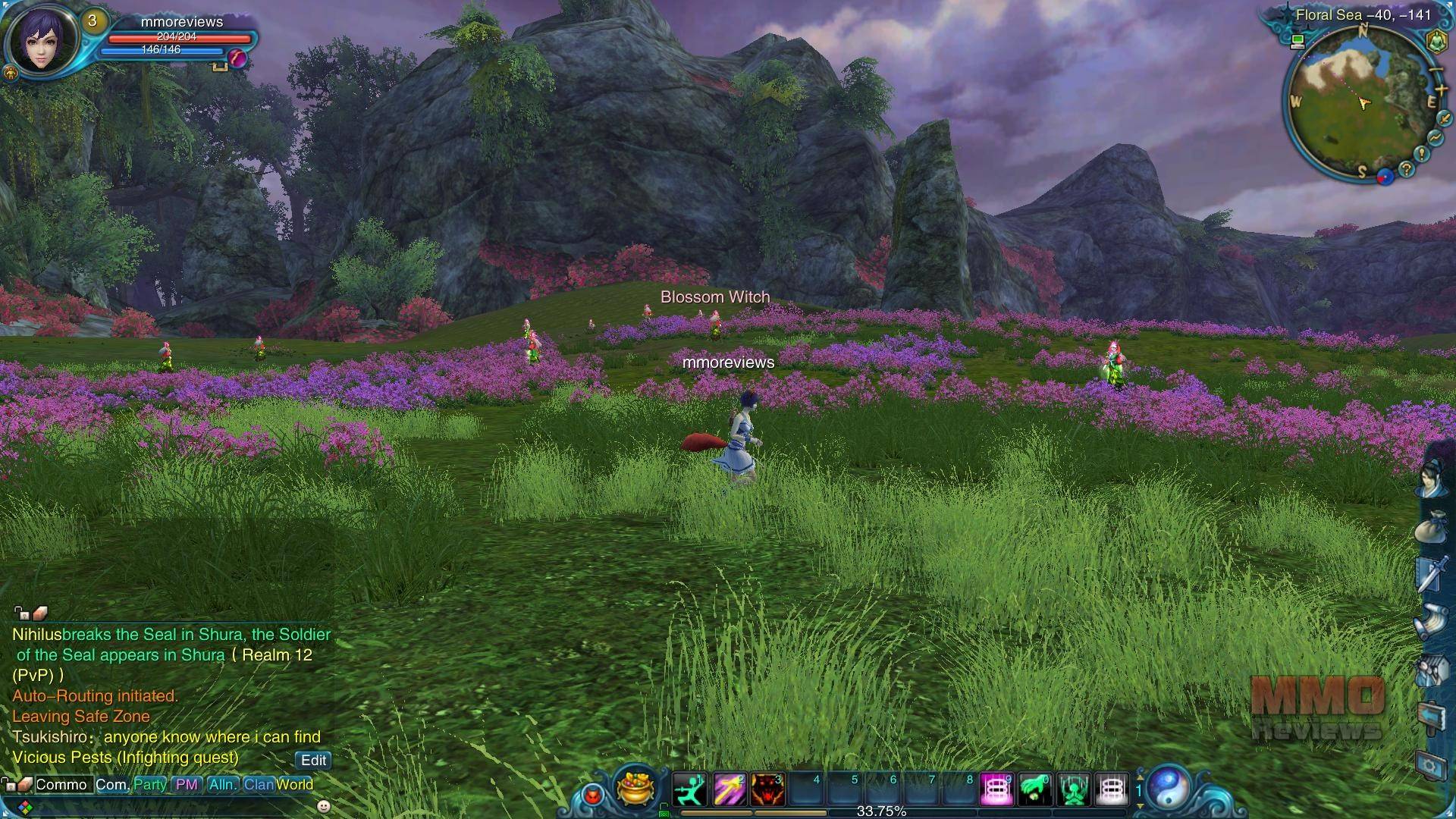Select the World chat channel tab
The image size is (1456, 819).
click(294, 784)
